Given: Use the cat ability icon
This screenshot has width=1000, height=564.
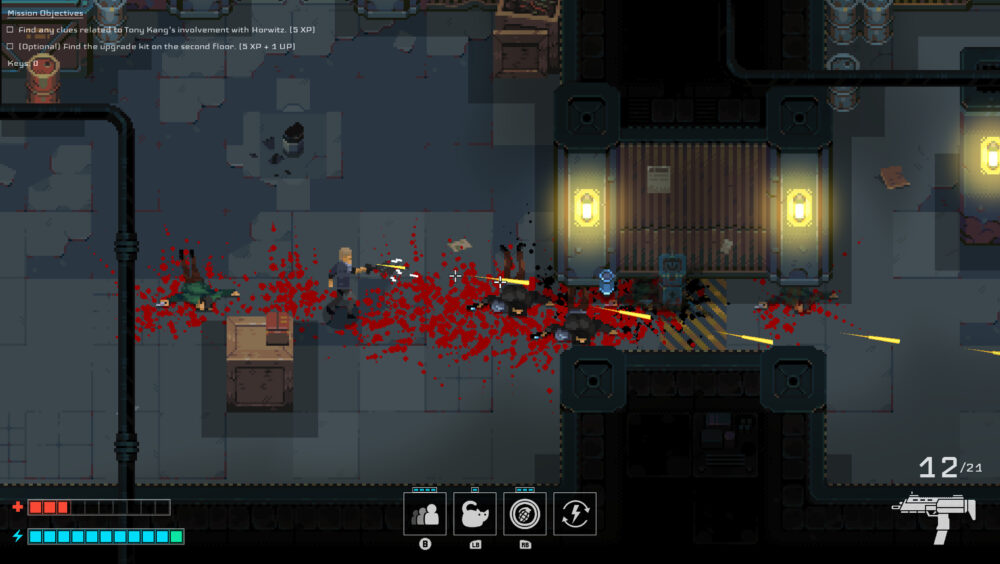Looking at the screenshot, I should pos(475,514).
